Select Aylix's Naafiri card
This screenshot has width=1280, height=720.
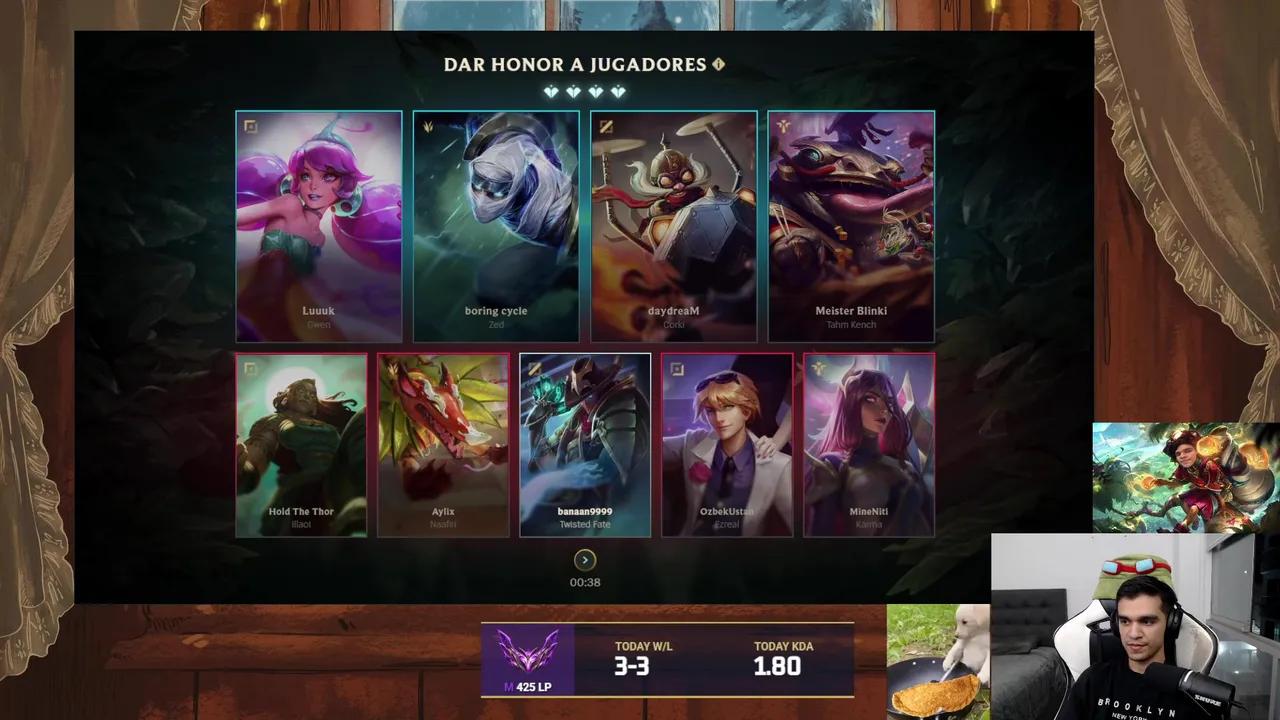[x=443, y=445]
